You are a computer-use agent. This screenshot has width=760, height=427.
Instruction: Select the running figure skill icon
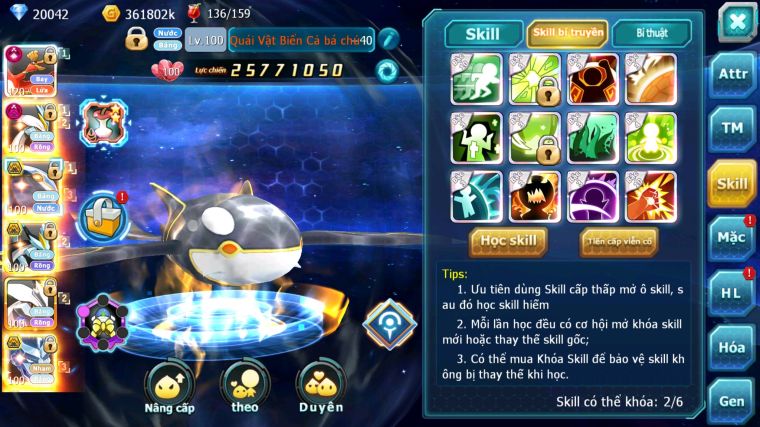click(476, 79)
